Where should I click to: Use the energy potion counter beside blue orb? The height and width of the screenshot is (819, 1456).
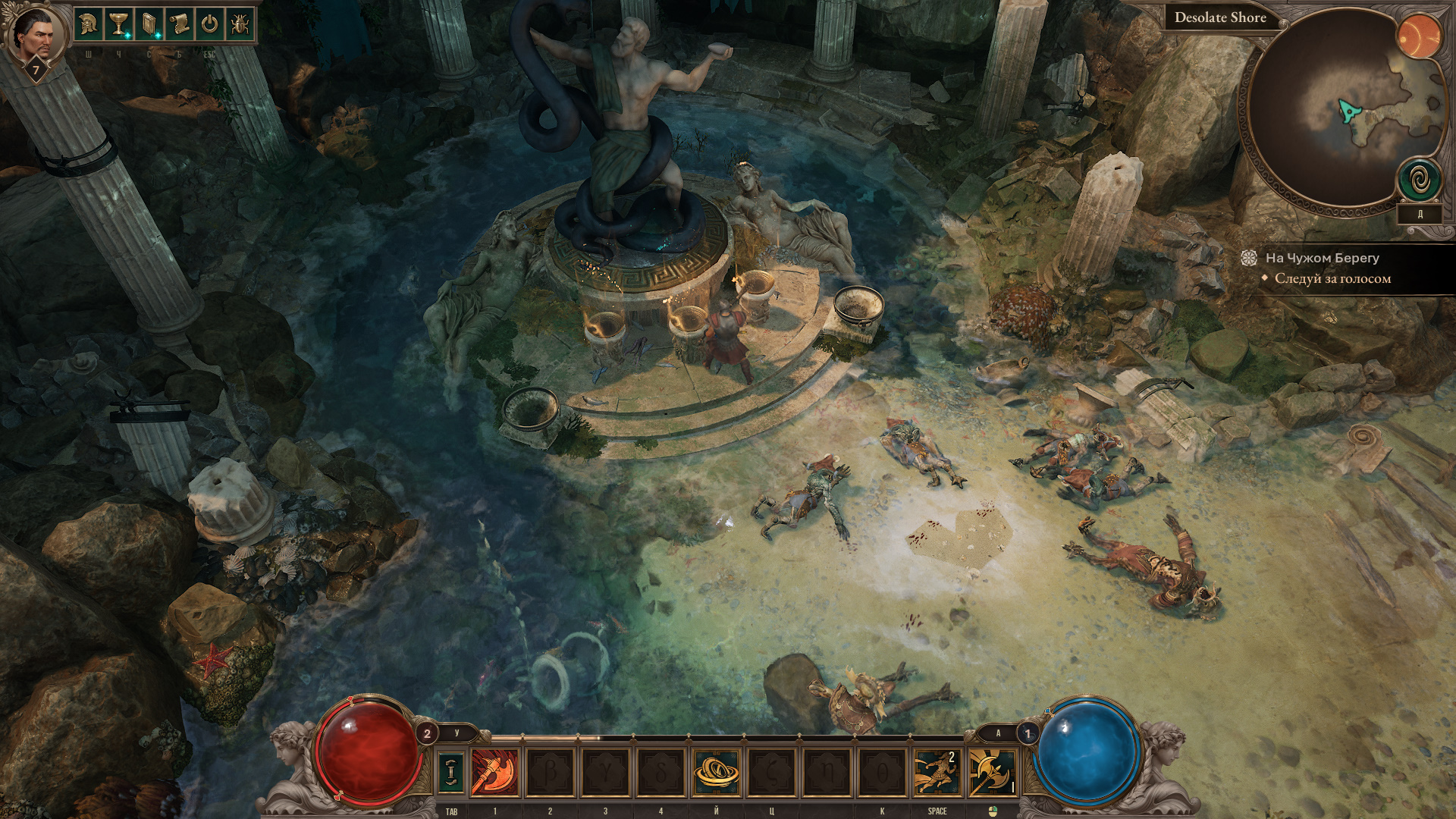pos(1028,733)
